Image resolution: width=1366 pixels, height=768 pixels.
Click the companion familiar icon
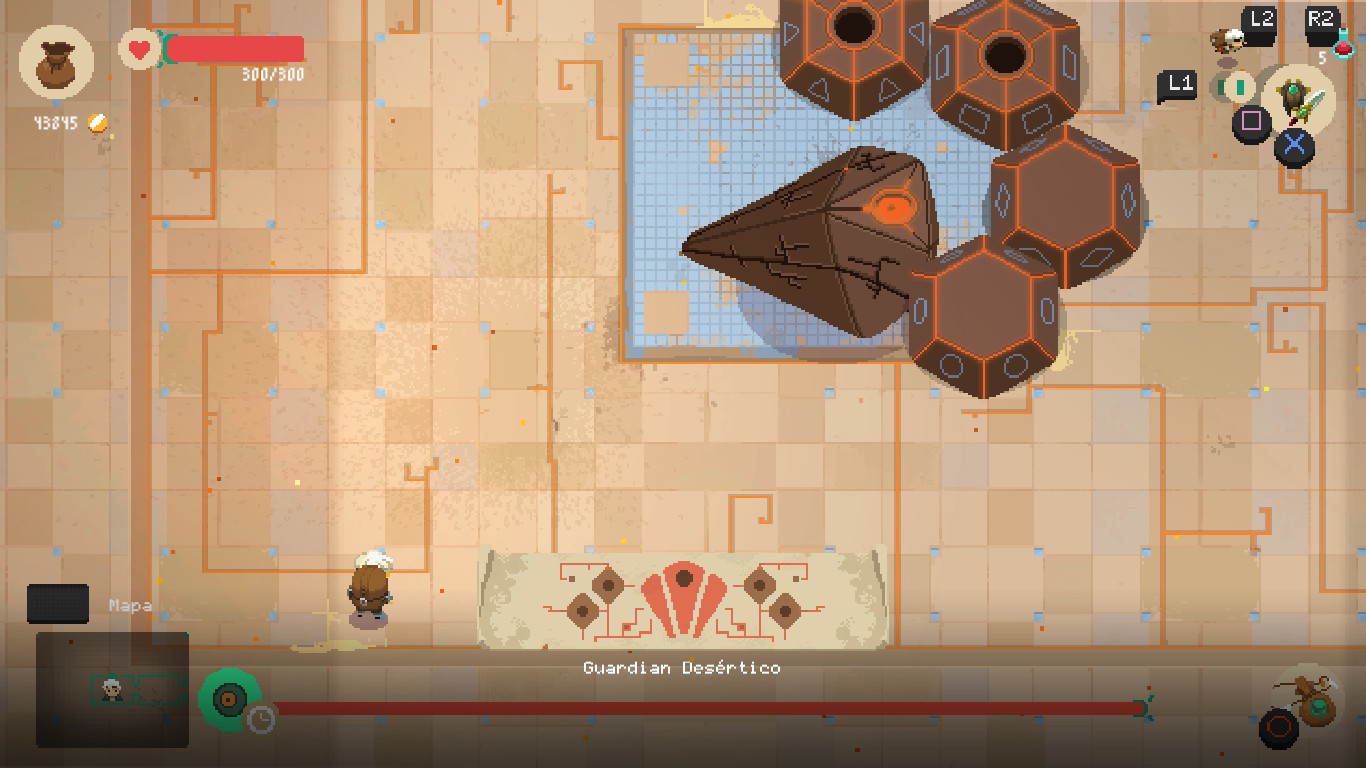(x=1226, y=41)
